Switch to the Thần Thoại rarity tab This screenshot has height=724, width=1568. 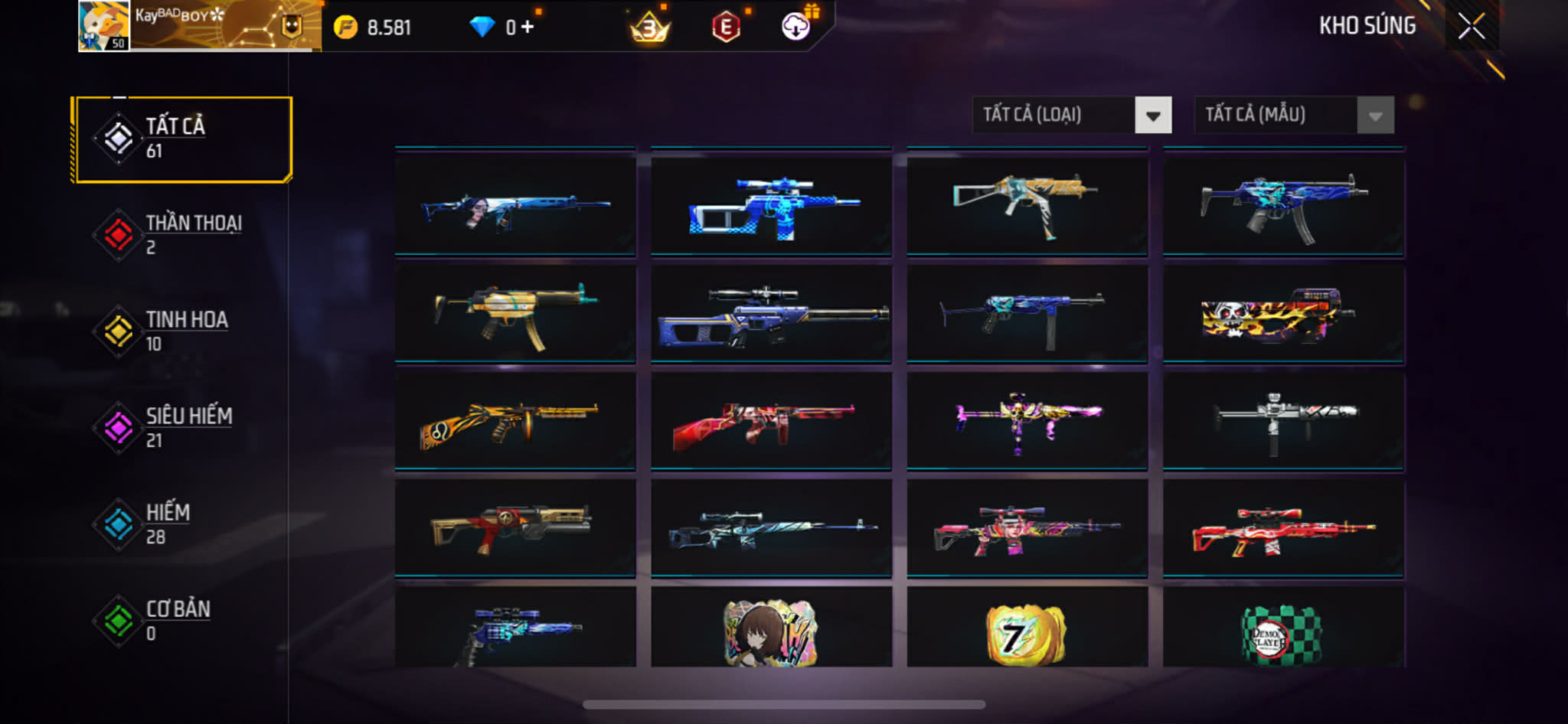coord(182,235)
